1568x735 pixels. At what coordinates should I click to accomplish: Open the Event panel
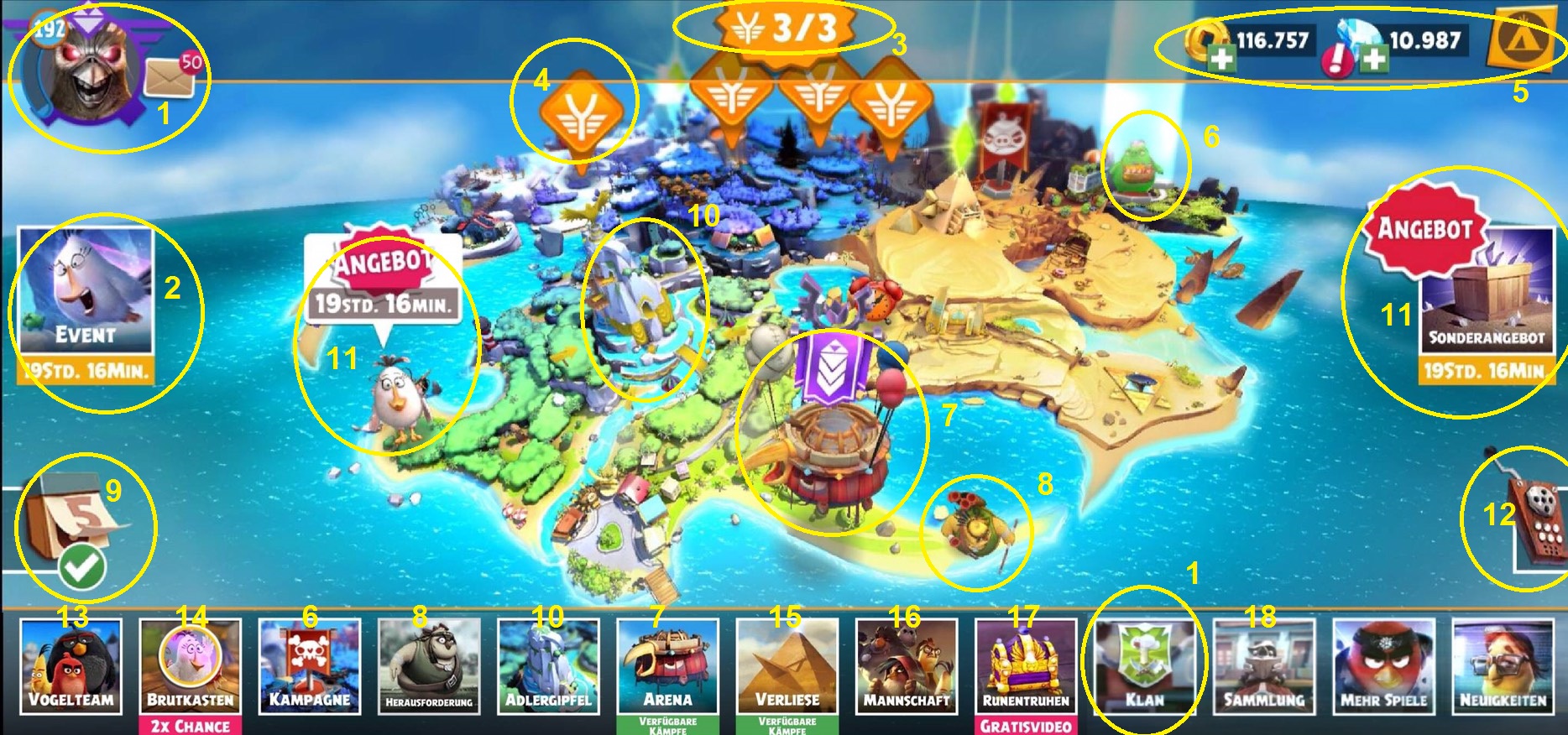tap(86, 302)
